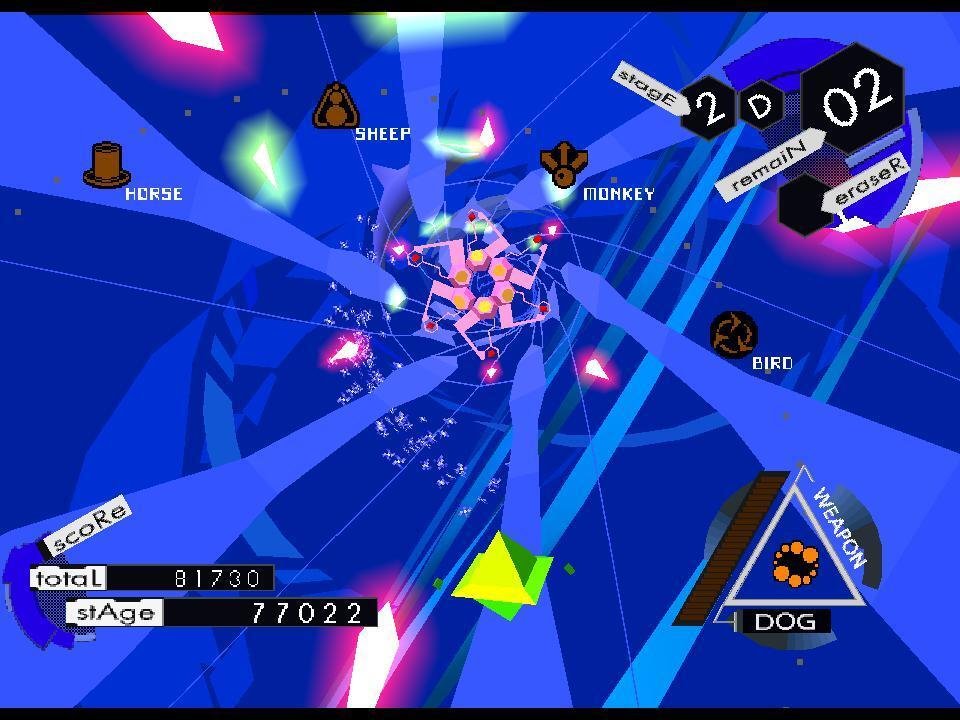Select the HORSE weapon icon
960x720 pixels.
[106, 165]
